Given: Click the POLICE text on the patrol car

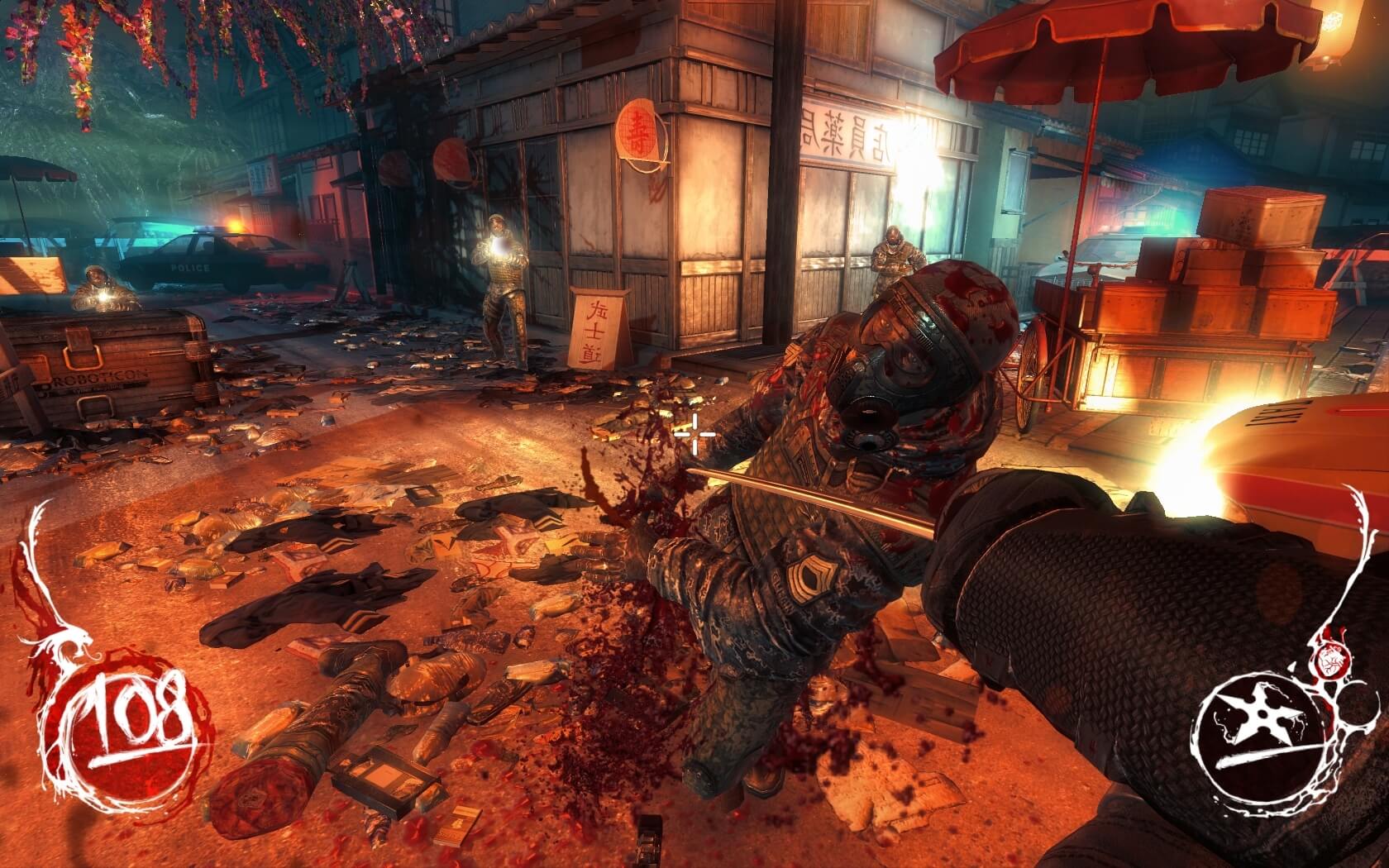Looking at the screenshot, I should coord(190,266).
